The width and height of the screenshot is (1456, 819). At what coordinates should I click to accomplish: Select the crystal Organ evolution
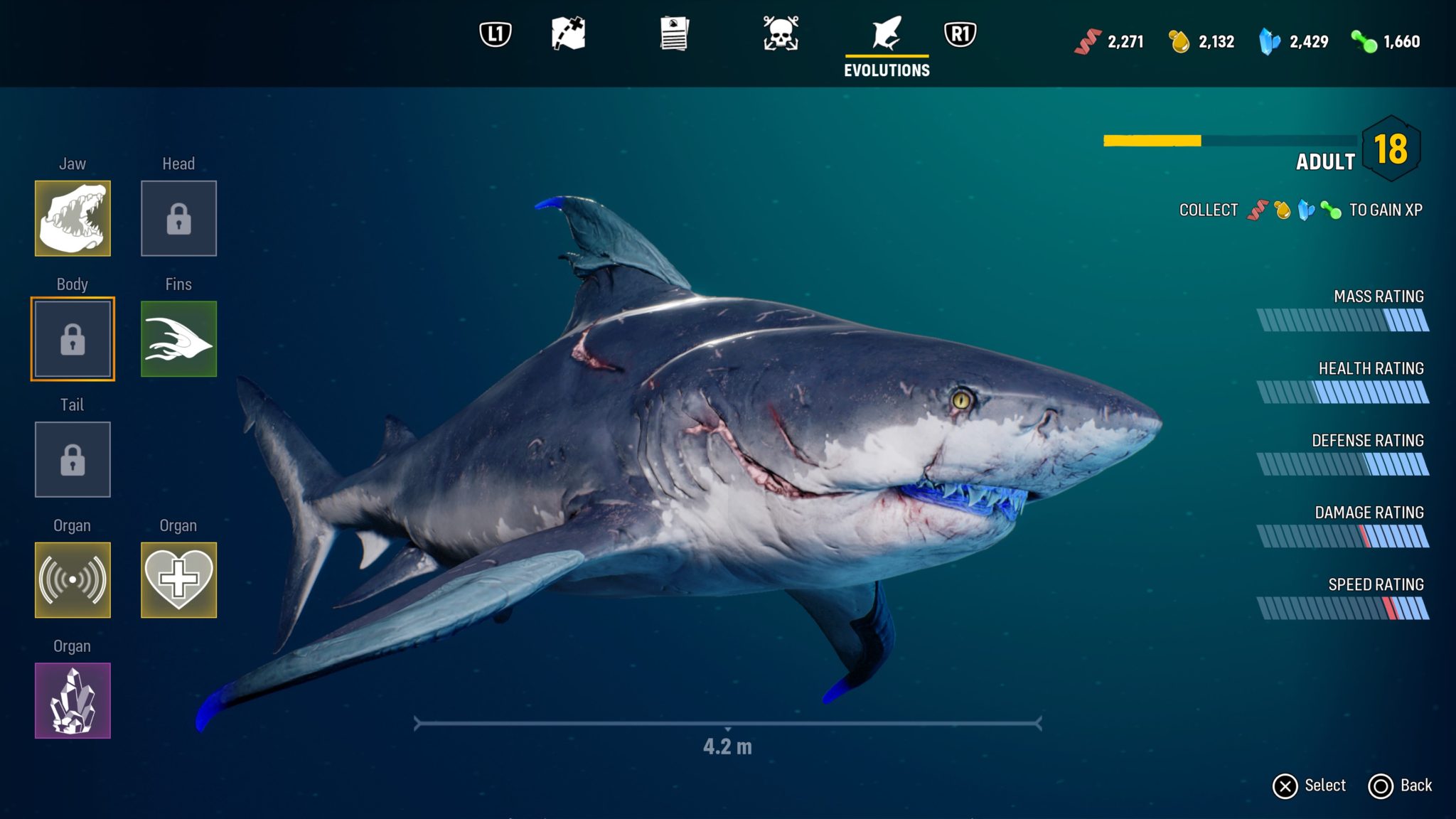tap(73, 700)
